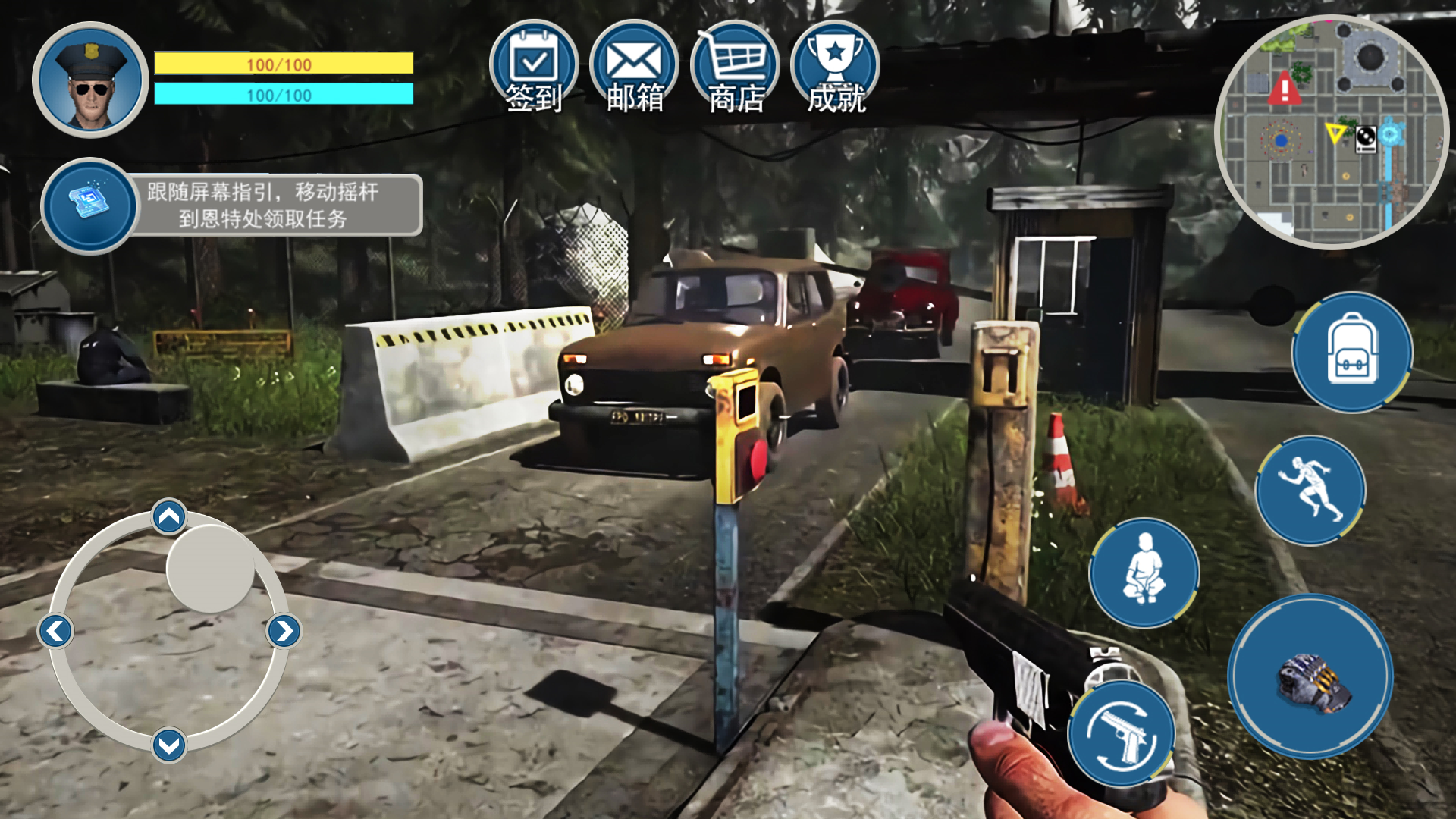
Task: Tap the joystick left arrow
Action: [x=56, y=631]
